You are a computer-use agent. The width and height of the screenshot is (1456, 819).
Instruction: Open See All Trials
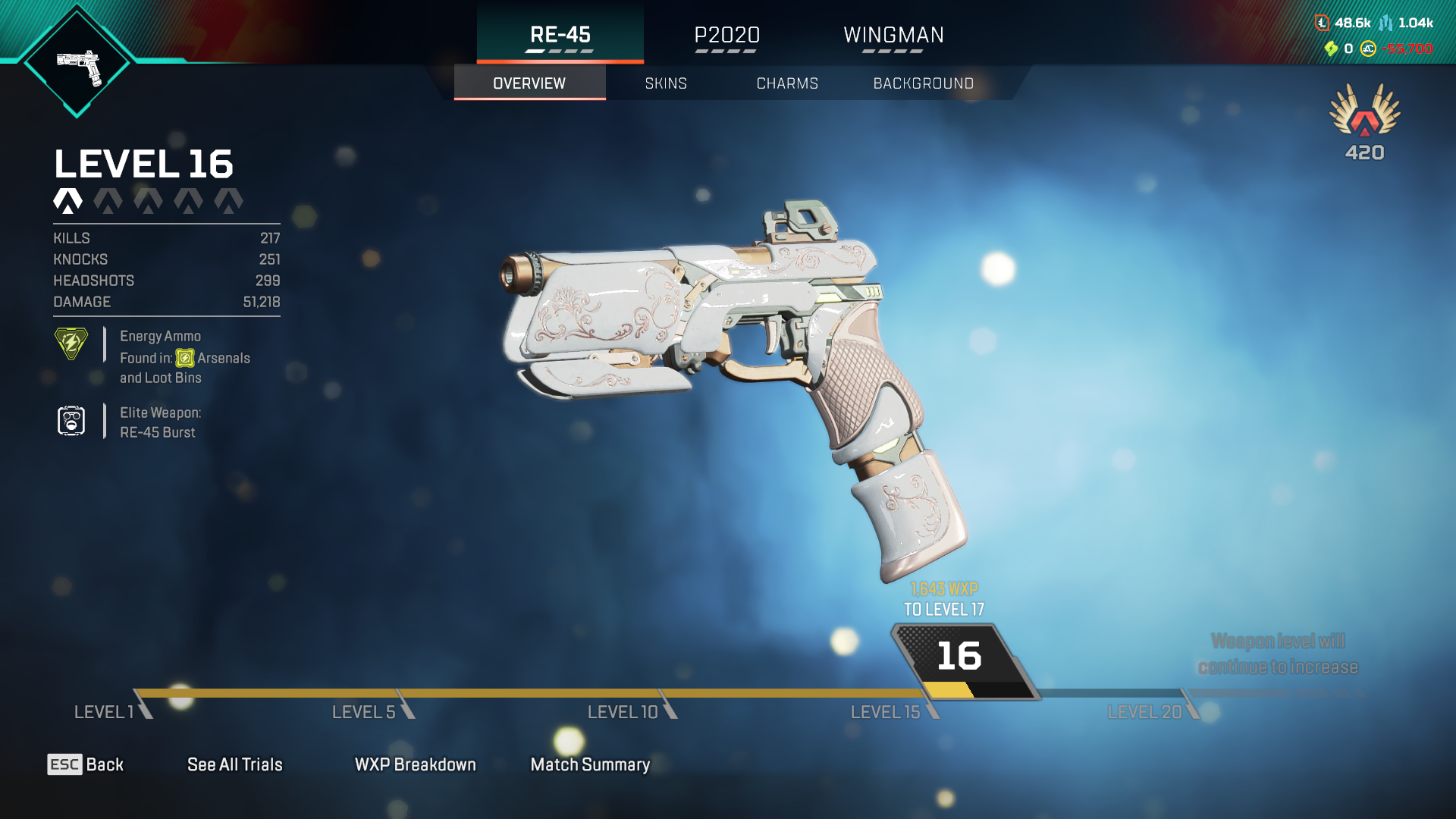[x=235, y=764]
